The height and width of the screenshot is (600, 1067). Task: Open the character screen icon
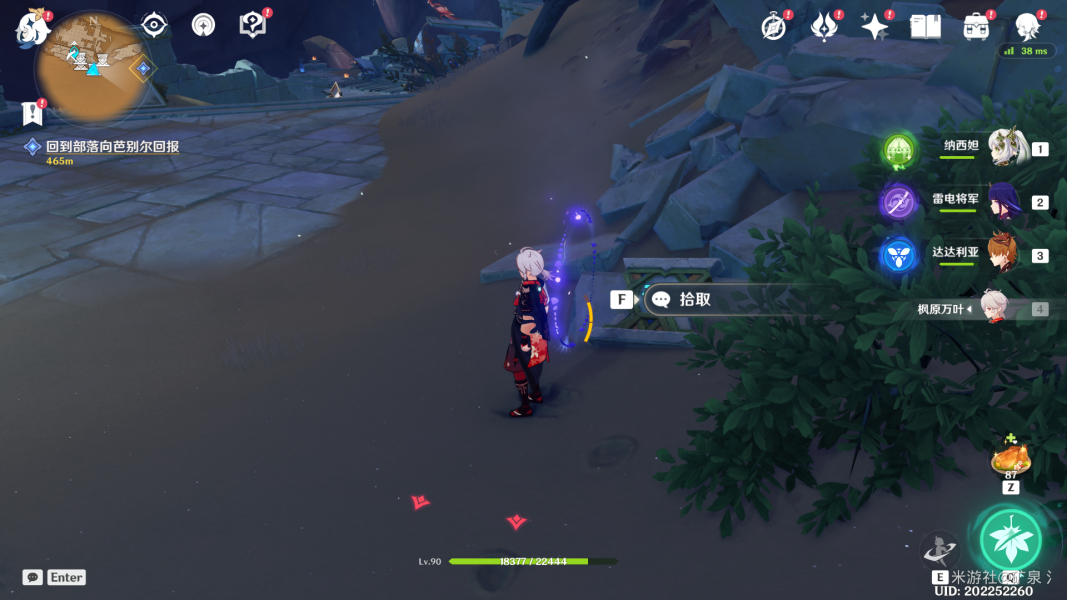[1027, 27]
